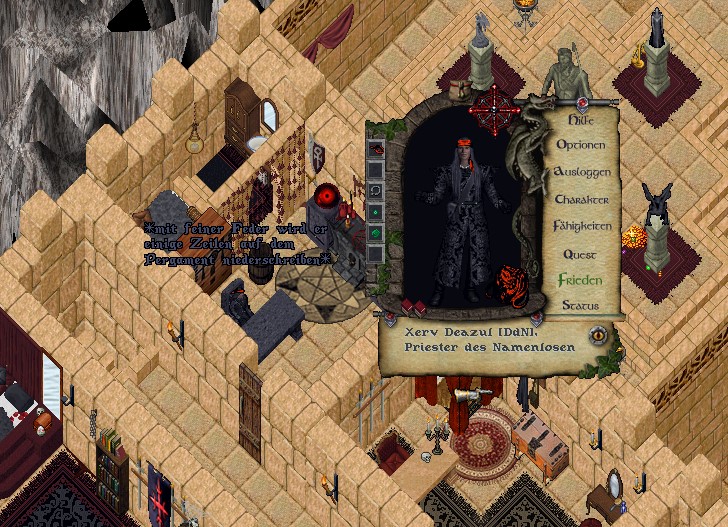Toggle the Frieden peace mode
This screenshot has width=728, height=527.
coord(580,280)
